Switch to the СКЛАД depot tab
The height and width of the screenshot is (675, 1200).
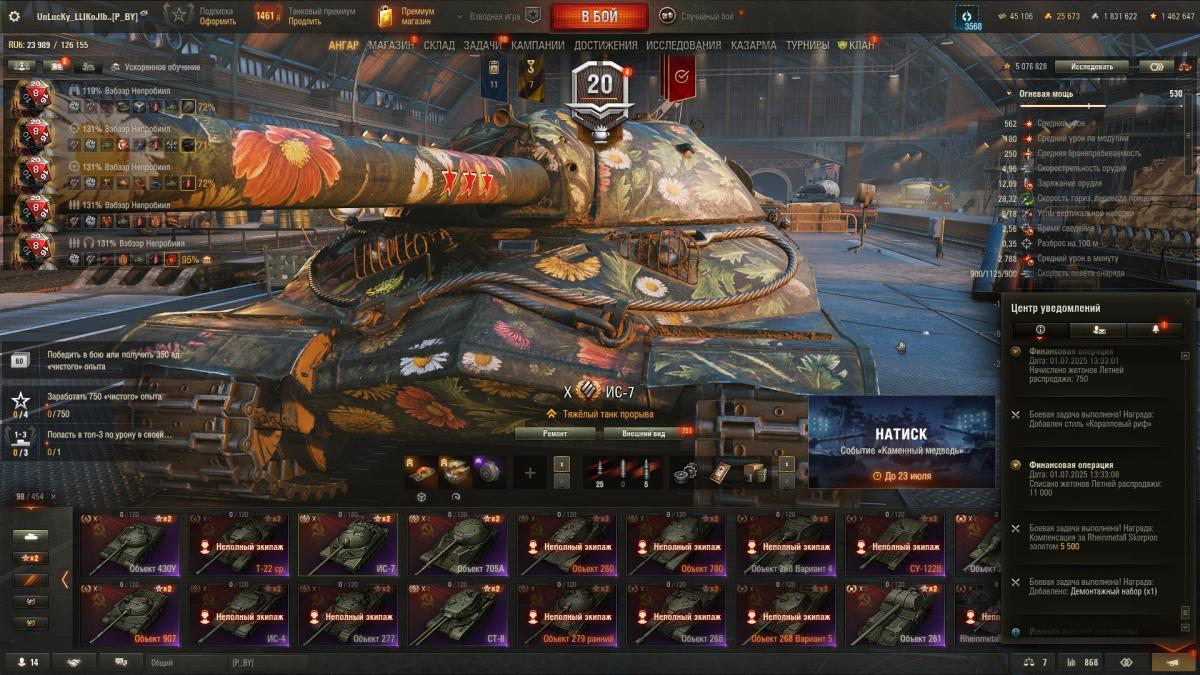tap(439, 45)
